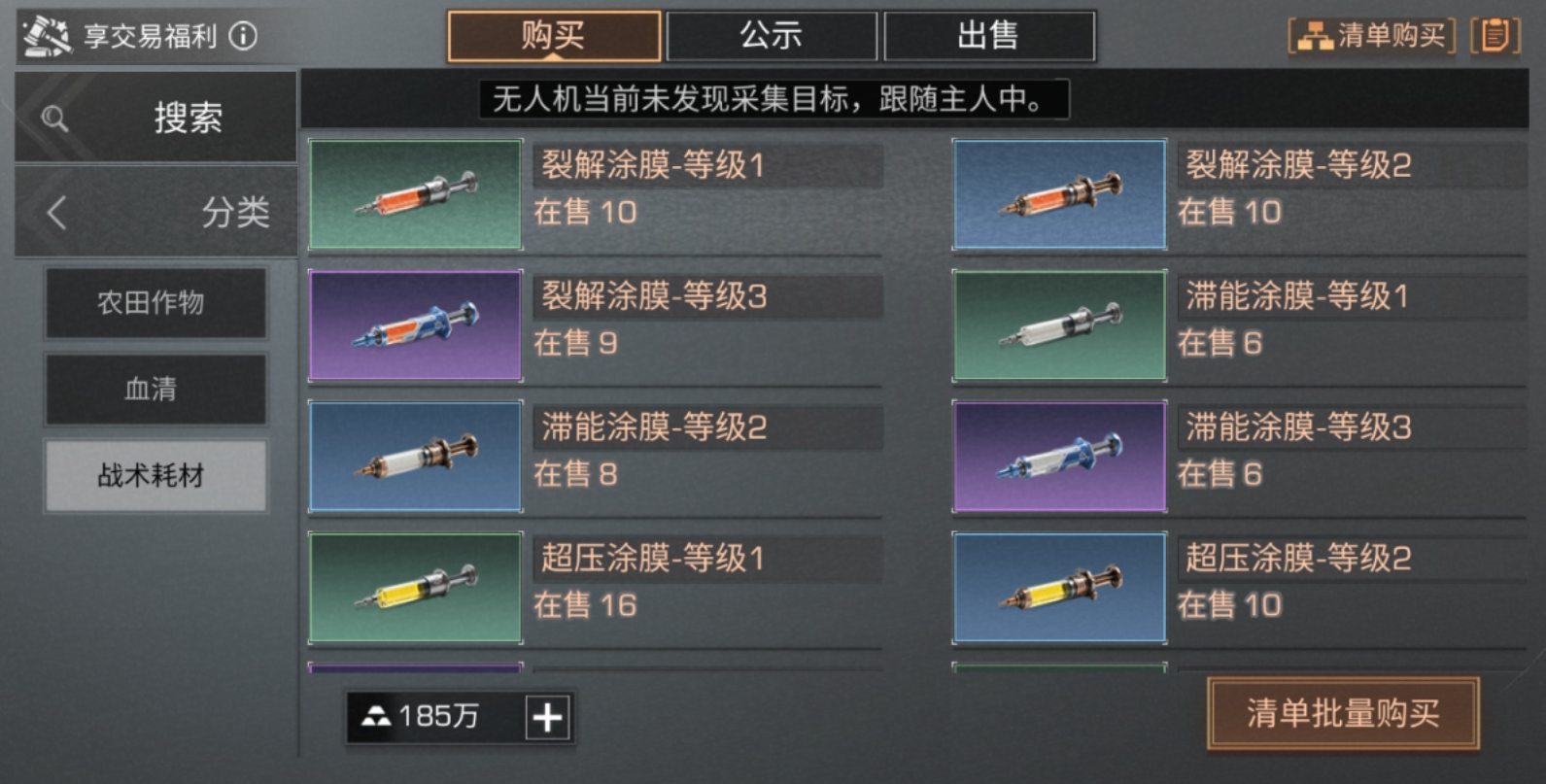The height and width of the screenshot is (784, 1546).
Task: Select the 购买 tab button
Action: 551,35
